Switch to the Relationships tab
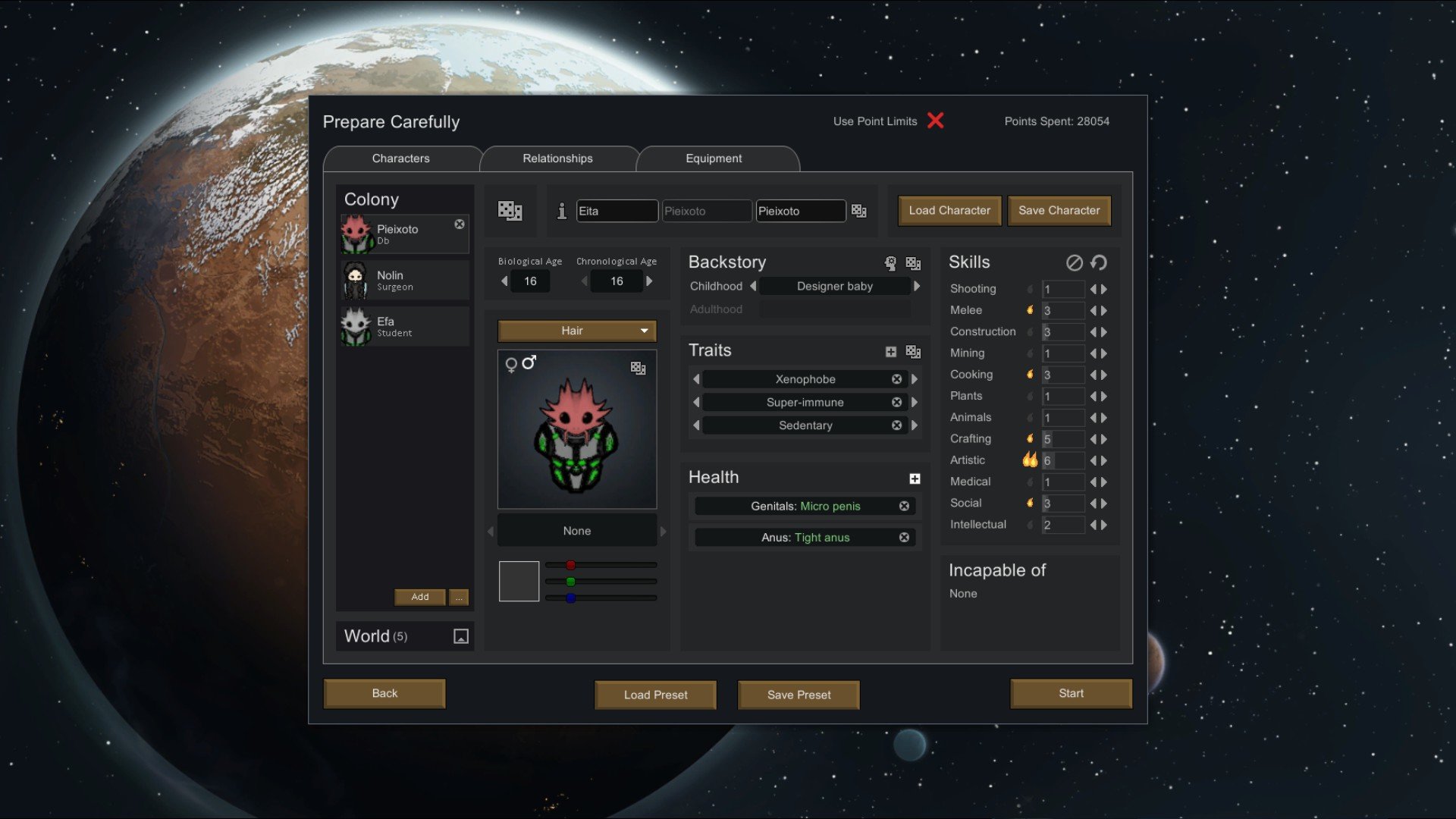The image size is (1456, 819). pos(557,158)
